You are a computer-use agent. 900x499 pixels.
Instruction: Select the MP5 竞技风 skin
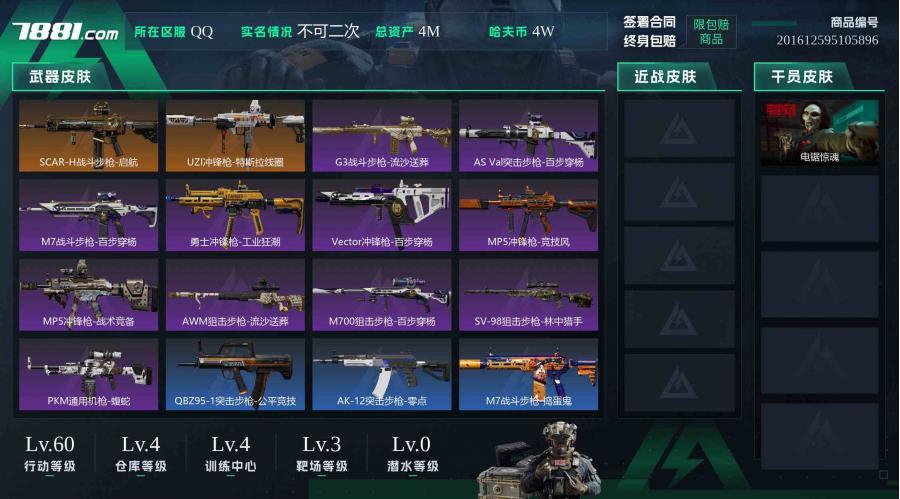[x=528, y=215]
